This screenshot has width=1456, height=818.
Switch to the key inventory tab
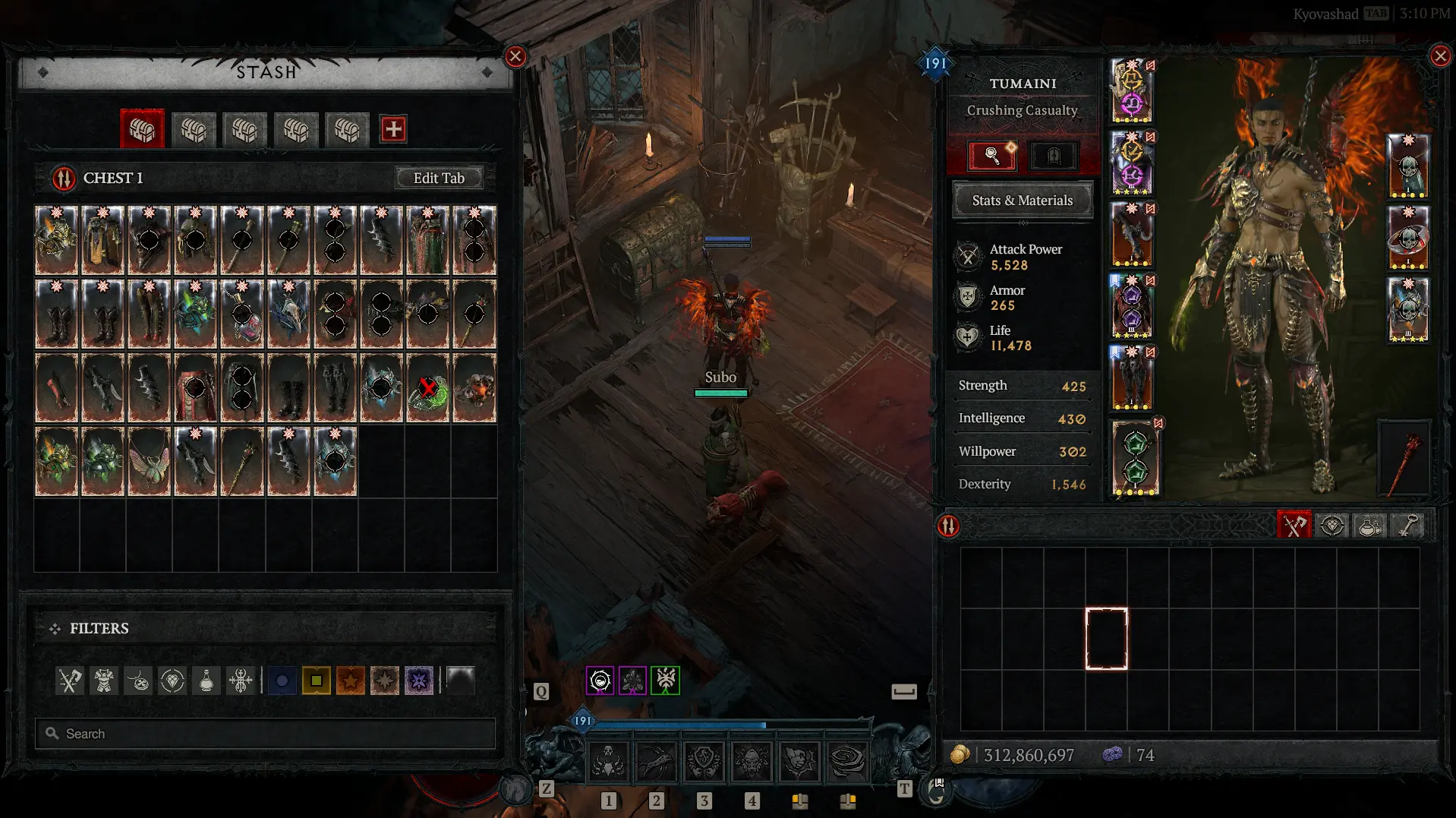pyautogui.click(x=1408, y=526)
